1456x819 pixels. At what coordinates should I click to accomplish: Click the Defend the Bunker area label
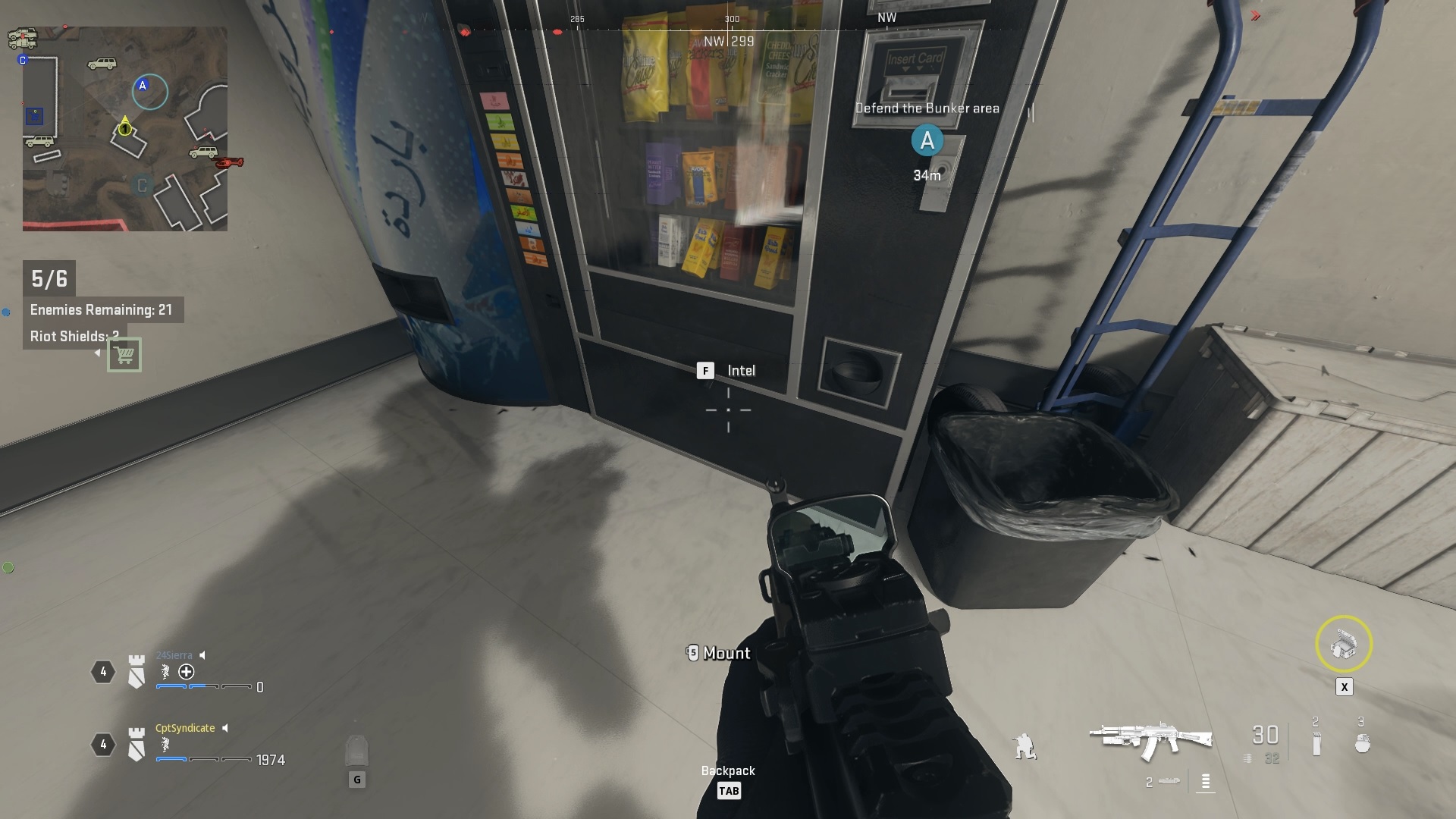click(927, 108)
